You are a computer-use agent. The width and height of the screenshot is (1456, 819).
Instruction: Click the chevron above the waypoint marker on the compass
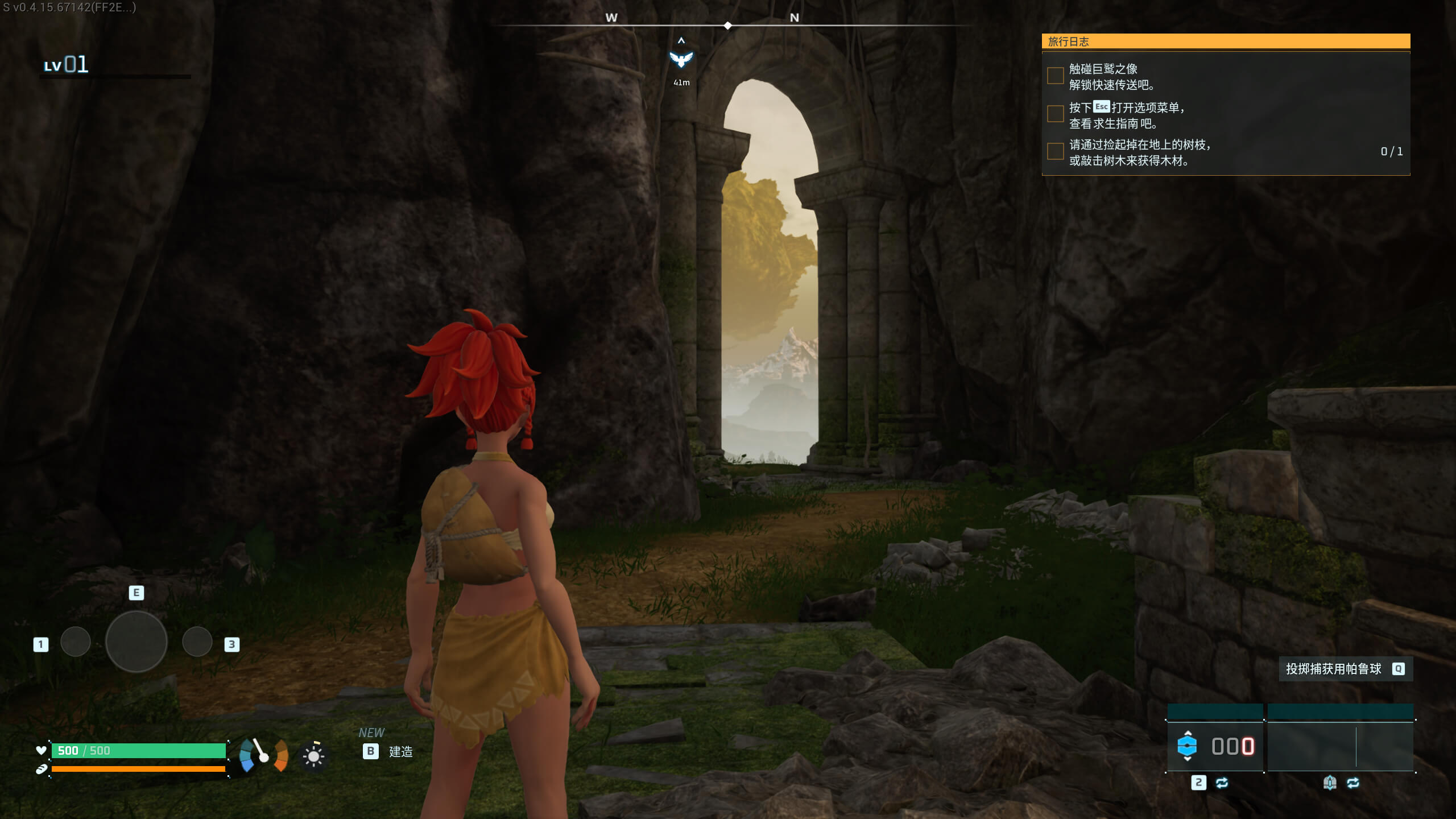[681, 40]
